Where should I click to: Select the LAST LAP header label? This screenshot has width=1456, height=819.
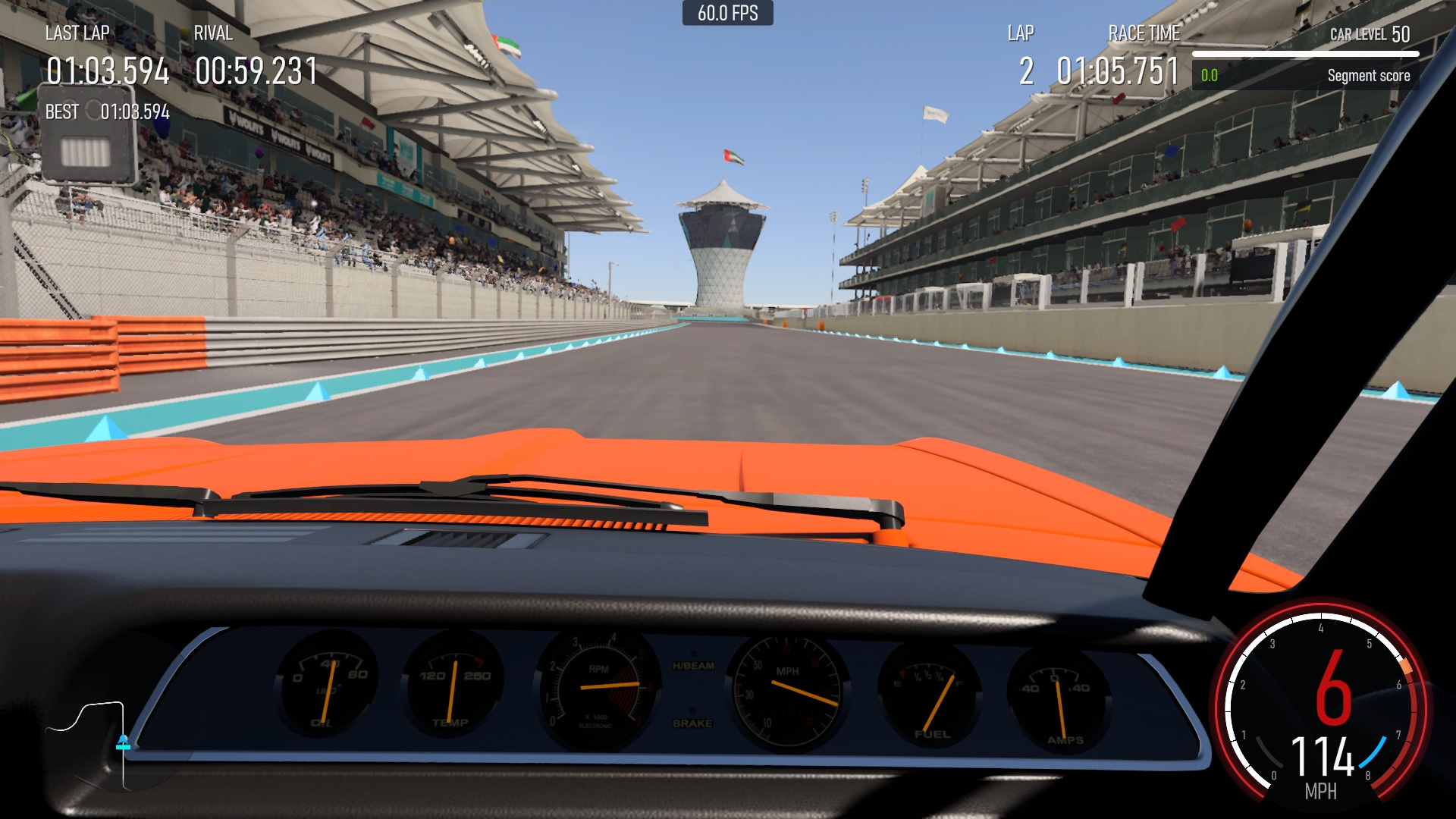[x=77, y=33]
